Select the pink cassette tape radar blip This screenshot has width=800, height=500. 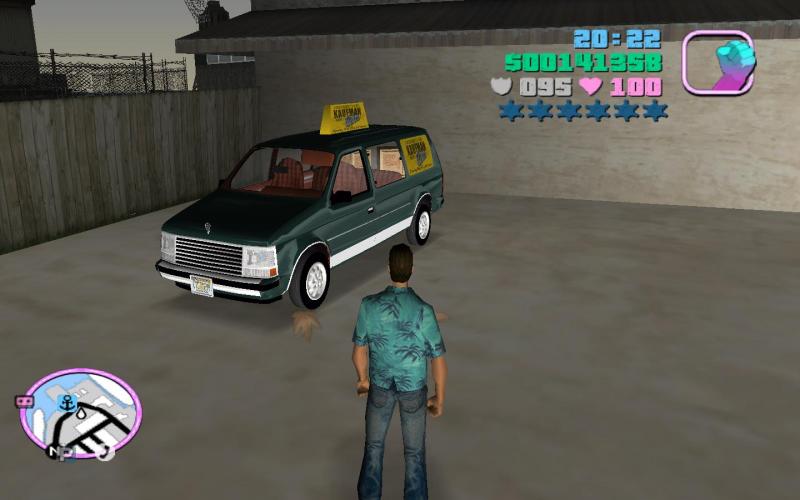click(21, 401)
